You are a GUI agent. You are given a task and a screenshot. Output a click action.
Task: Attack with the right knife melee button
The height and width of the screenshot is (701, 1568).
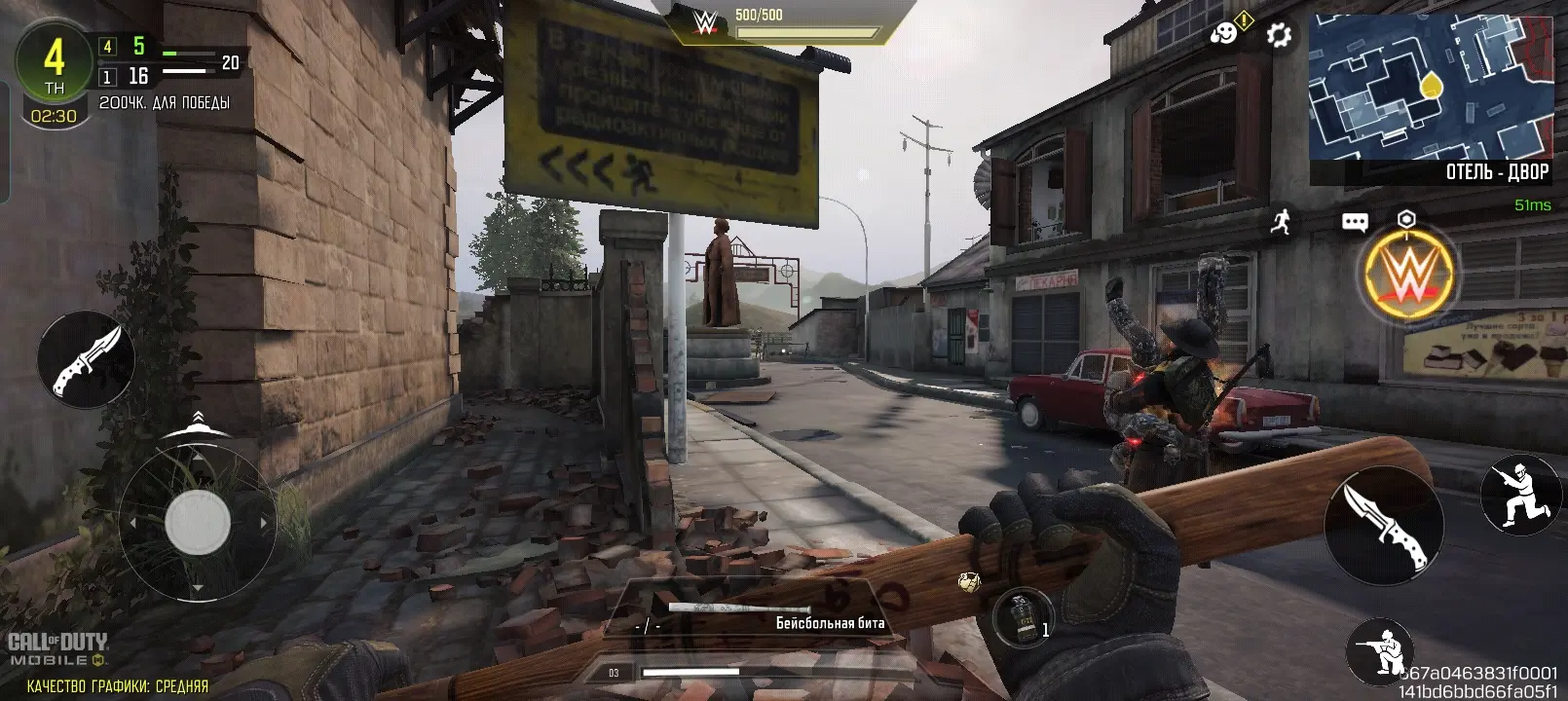[1383, 524]
